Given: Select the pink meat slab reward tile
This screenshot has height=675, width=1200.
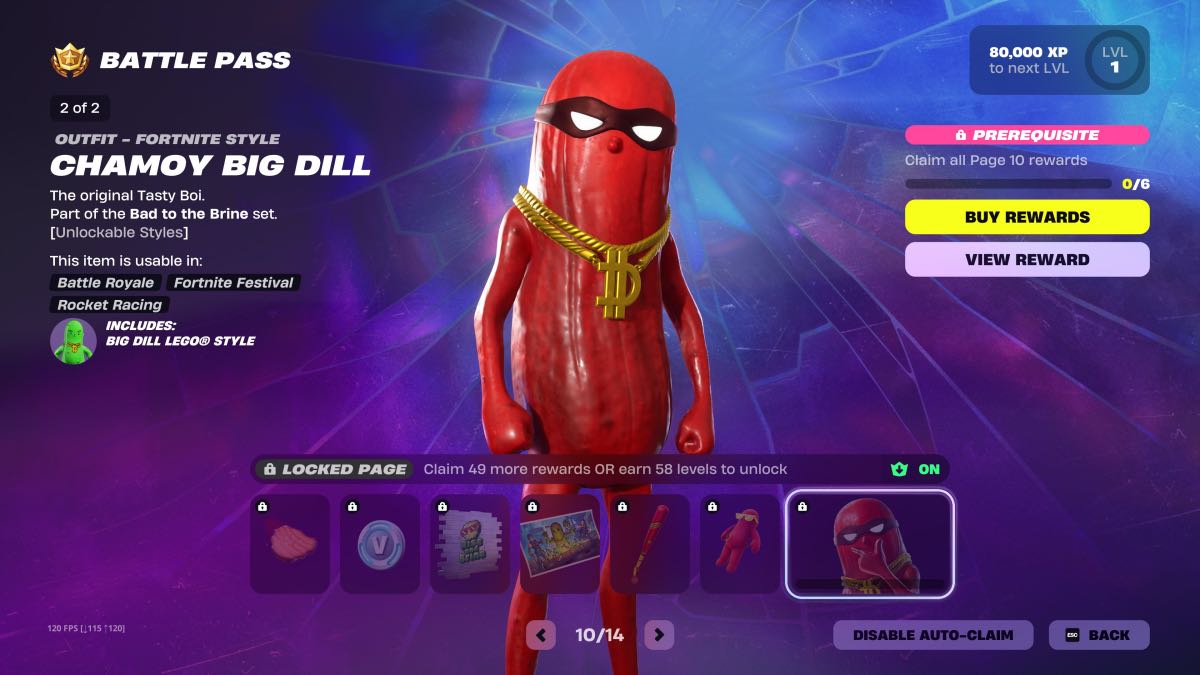Looking at the screenshot, I should click(290, 543).
